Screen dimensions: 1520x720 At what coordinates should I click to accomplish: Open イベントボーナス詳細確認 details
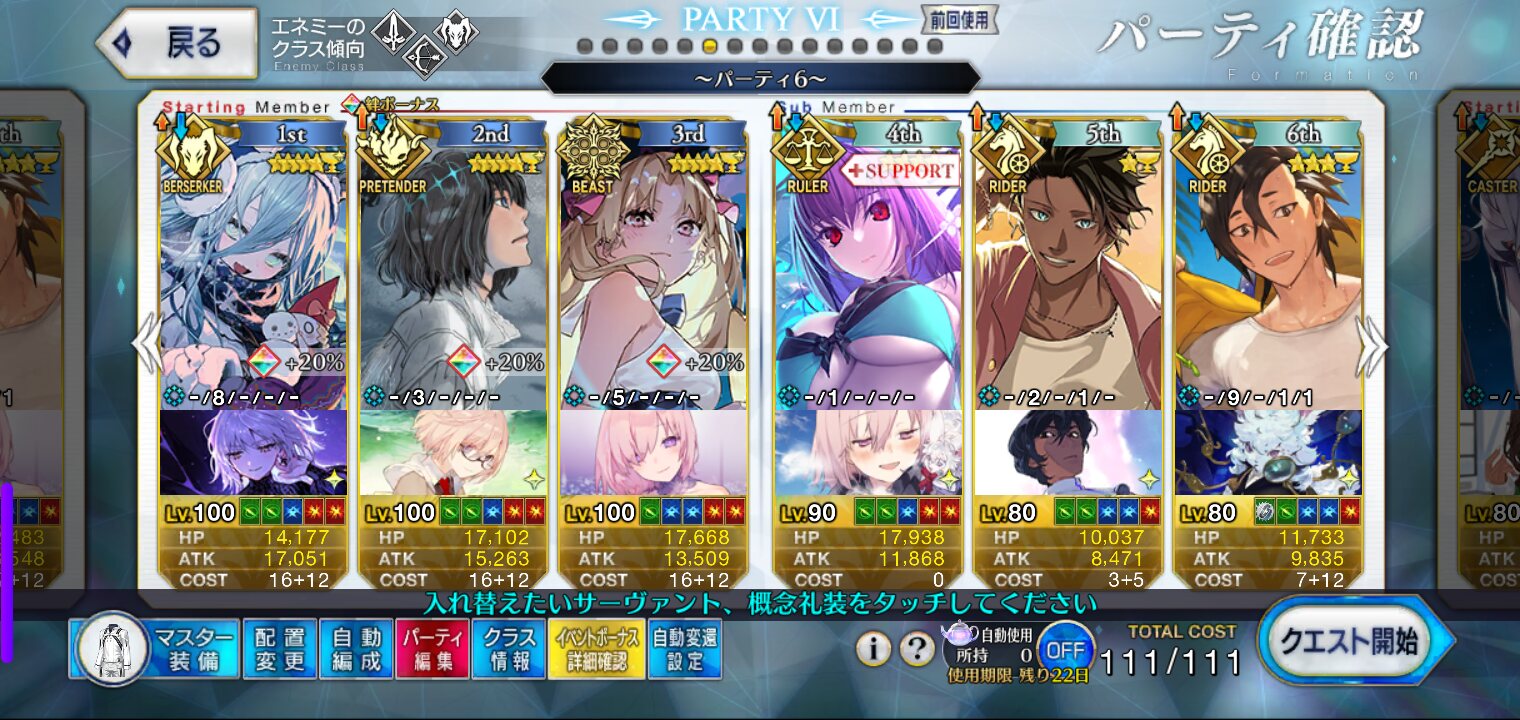(595, 649)
